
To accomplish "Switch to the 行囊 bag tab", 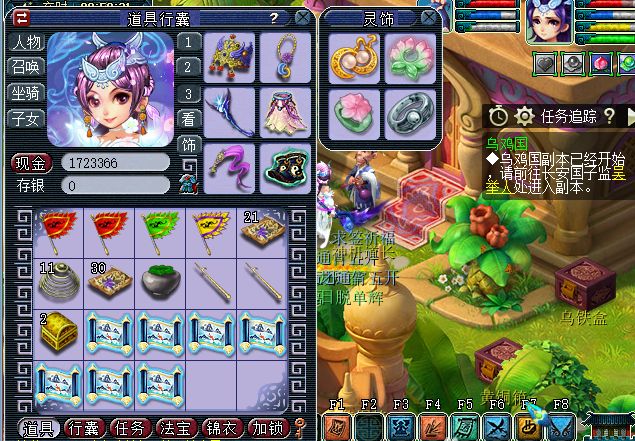I will pyautogui.click(x=84, y=428).
